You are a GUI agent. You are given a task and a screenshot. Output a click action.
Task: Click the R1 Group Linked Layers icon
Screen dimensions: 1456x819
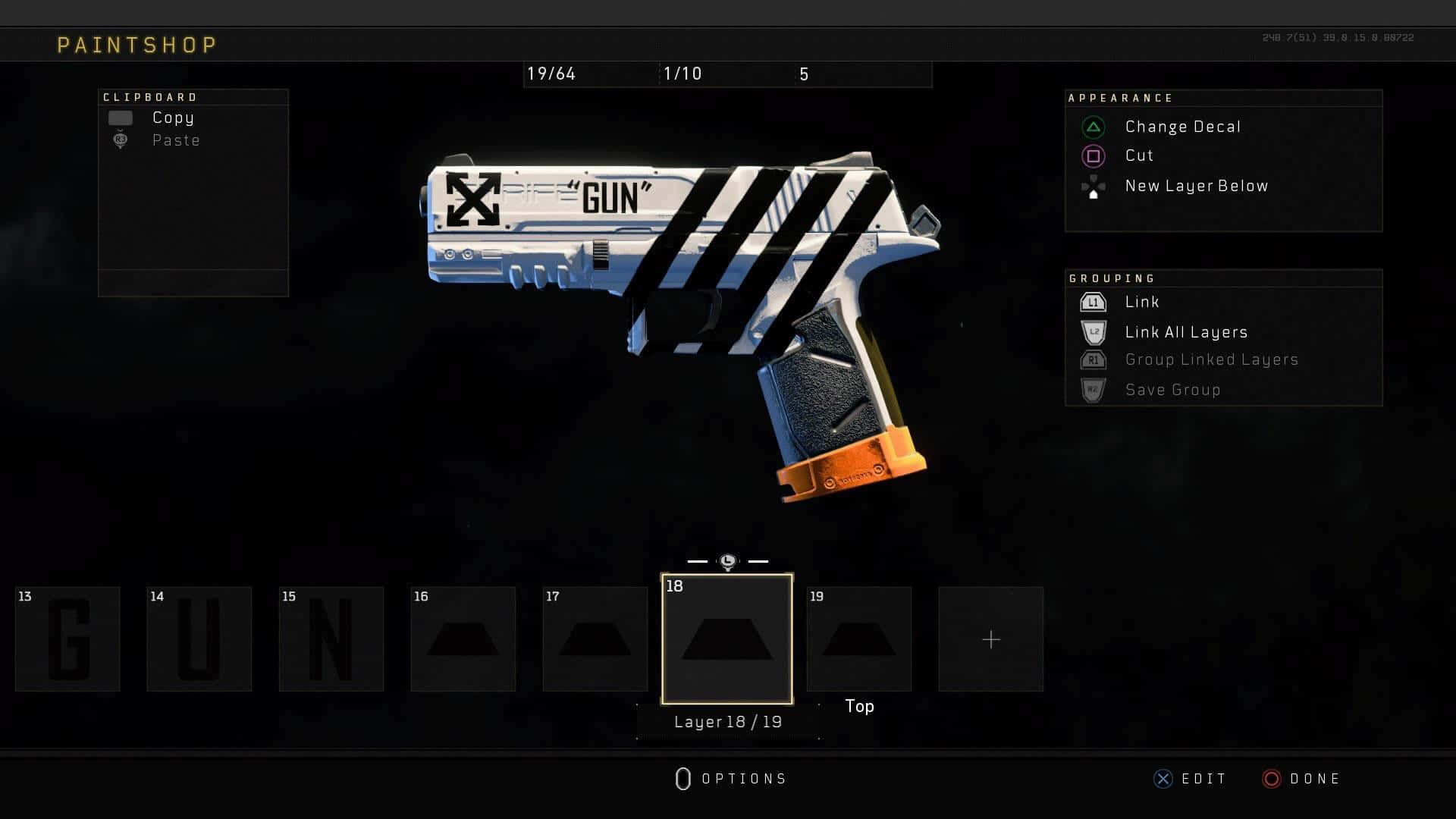coord(1092,360)
